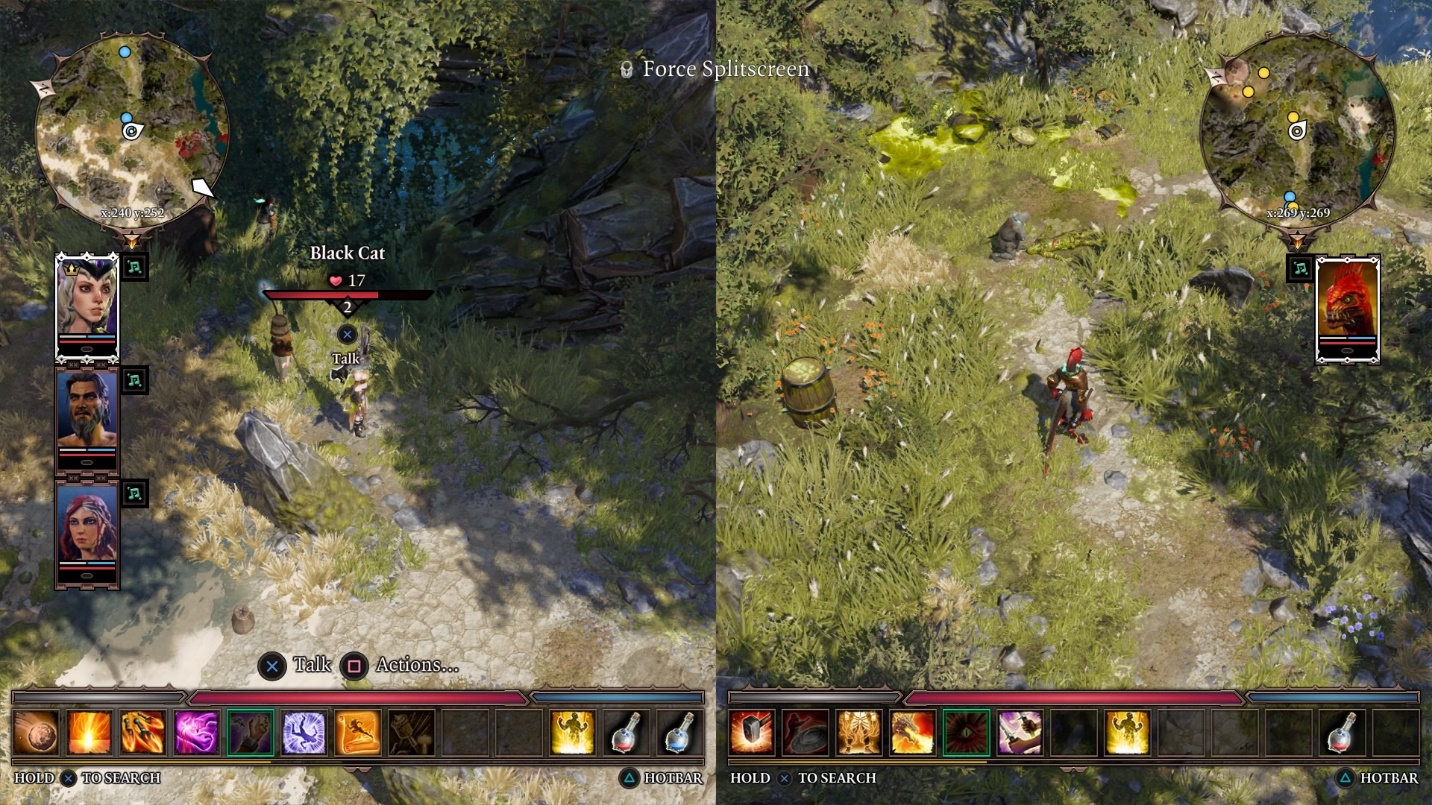Activate the rock throw skill icon
Image resolution: width=1432 pixels, height=805 pixels.
[x=36, y=732]
